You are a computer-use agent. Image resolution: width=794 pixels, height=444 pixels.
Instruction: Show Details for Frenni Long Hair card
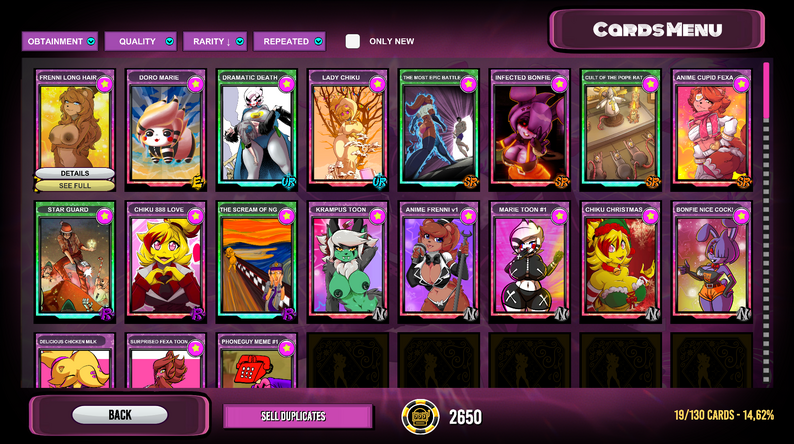(75, 173)
